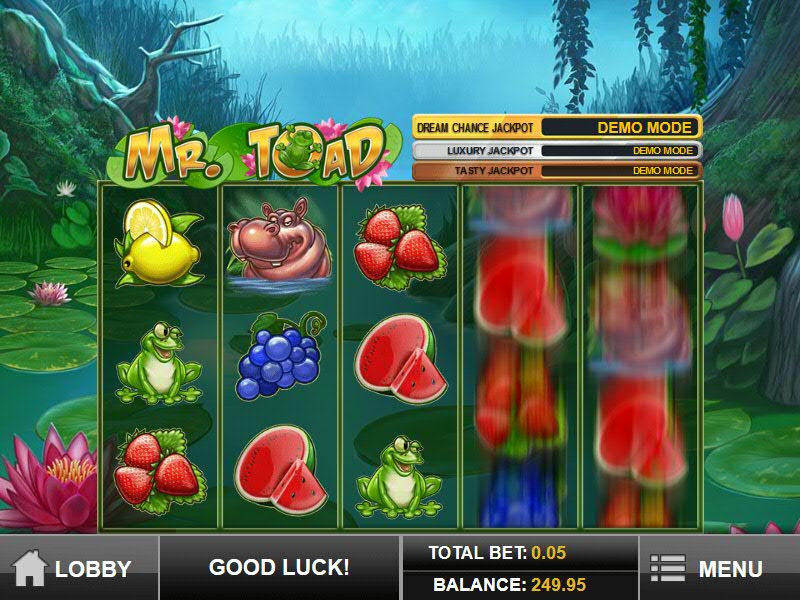Tap the Good Luck spin bar

[x=279, y=568]
